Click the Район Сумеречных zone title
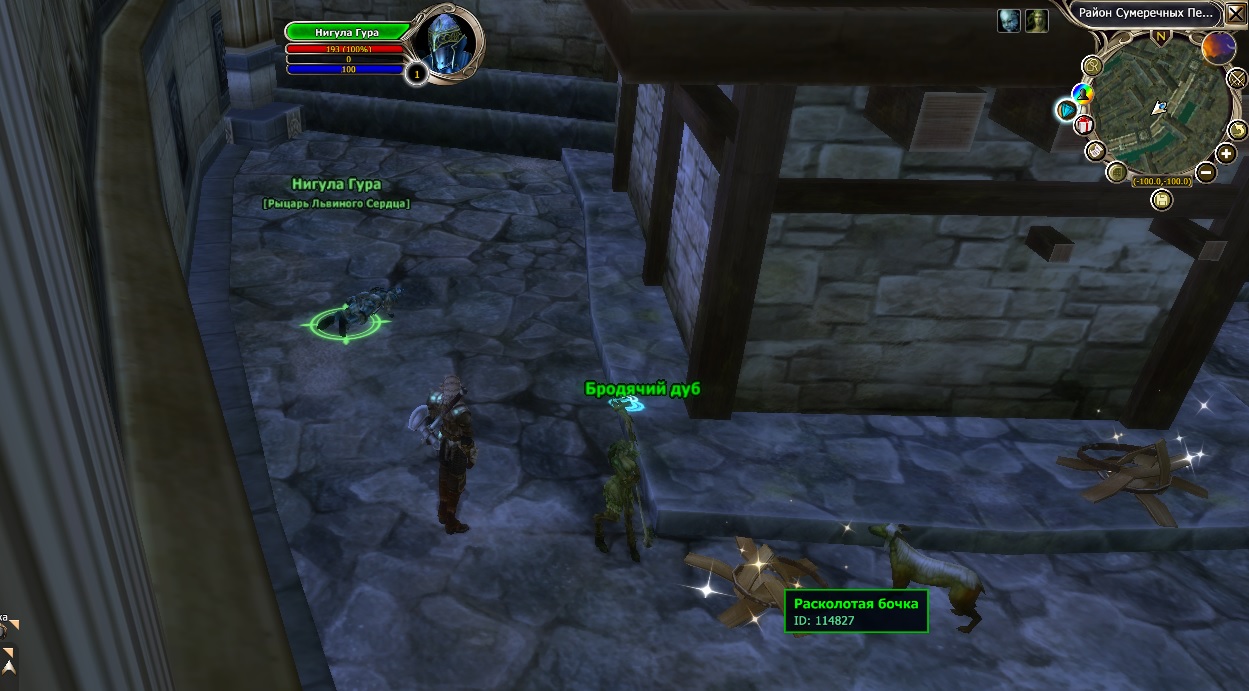Screen dimensions: 1249x691 1145,13
